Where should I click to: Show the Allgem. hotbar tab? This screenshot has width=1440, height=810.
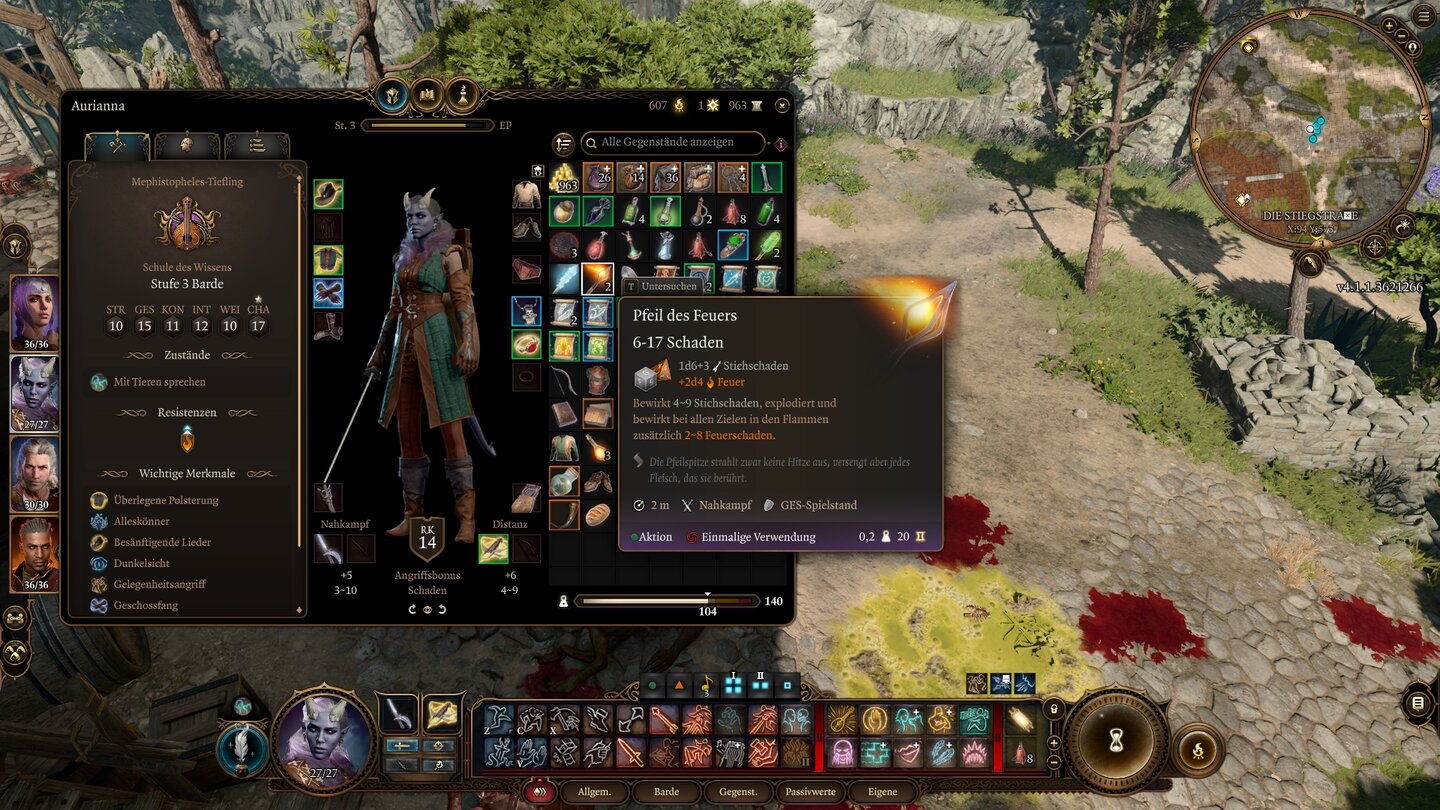coord(594,792)
